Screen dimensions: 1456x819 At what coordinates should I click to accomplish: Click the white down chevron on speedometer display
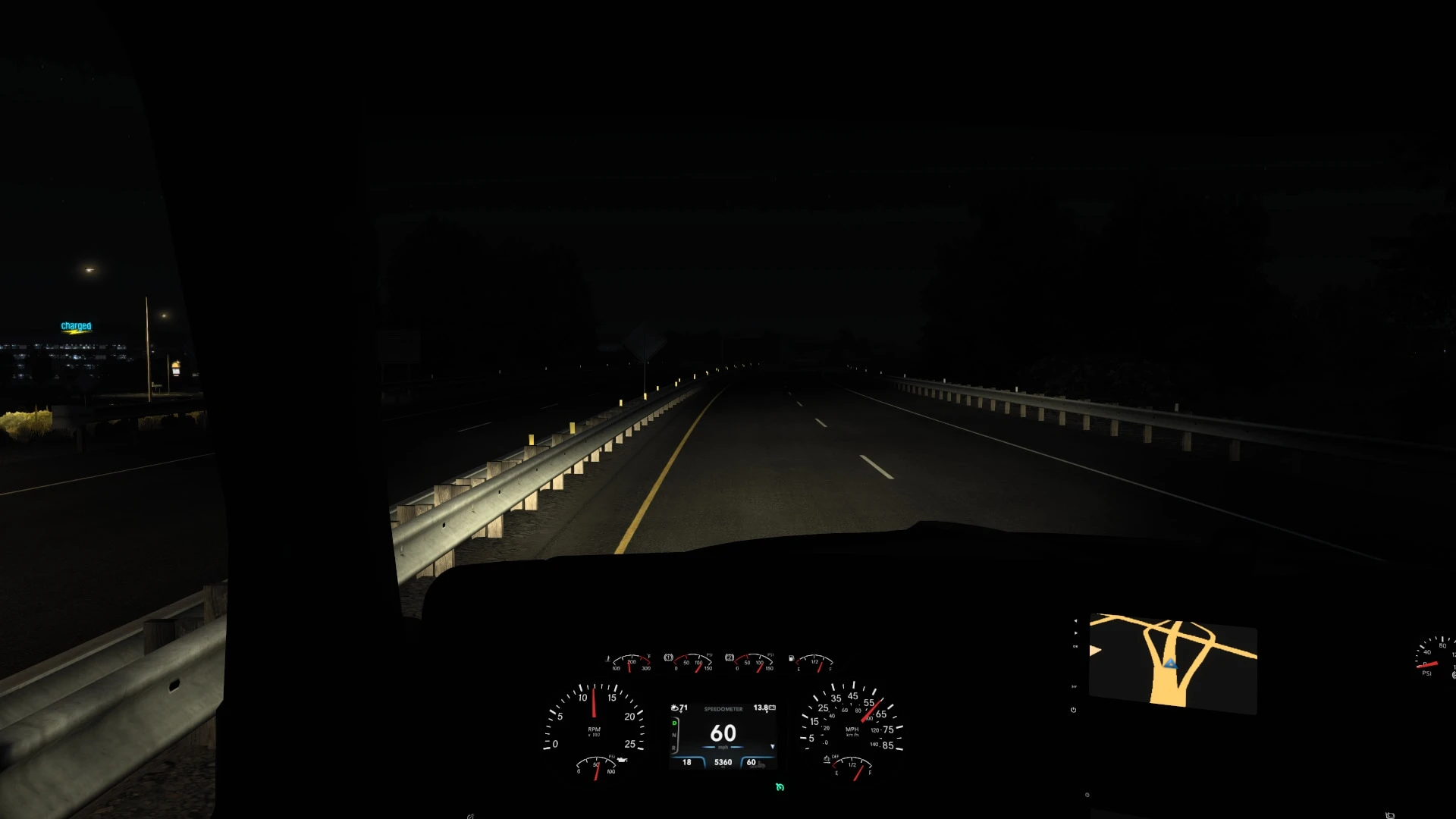(773, 746)
